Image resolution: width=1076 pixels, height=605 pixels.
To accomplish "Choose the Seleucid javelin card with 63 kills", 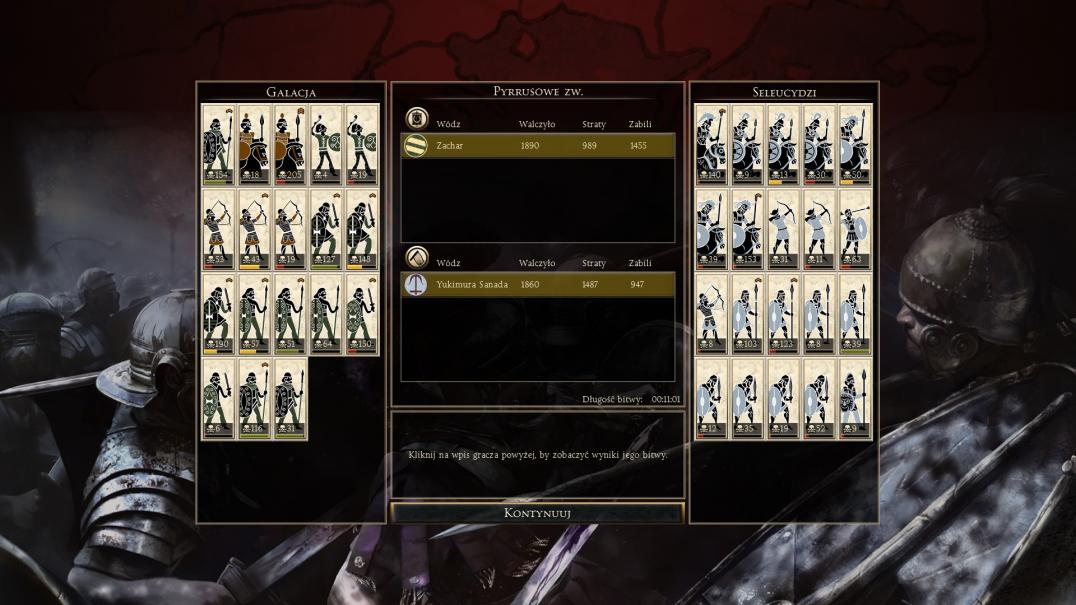I will [854, 229].
